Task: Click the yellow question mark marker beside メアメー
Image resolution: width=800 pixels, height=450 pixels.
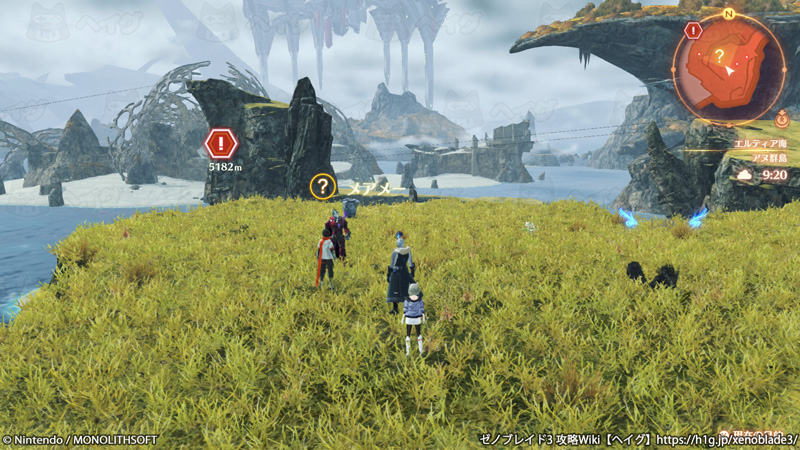Action: coord(322,186)
